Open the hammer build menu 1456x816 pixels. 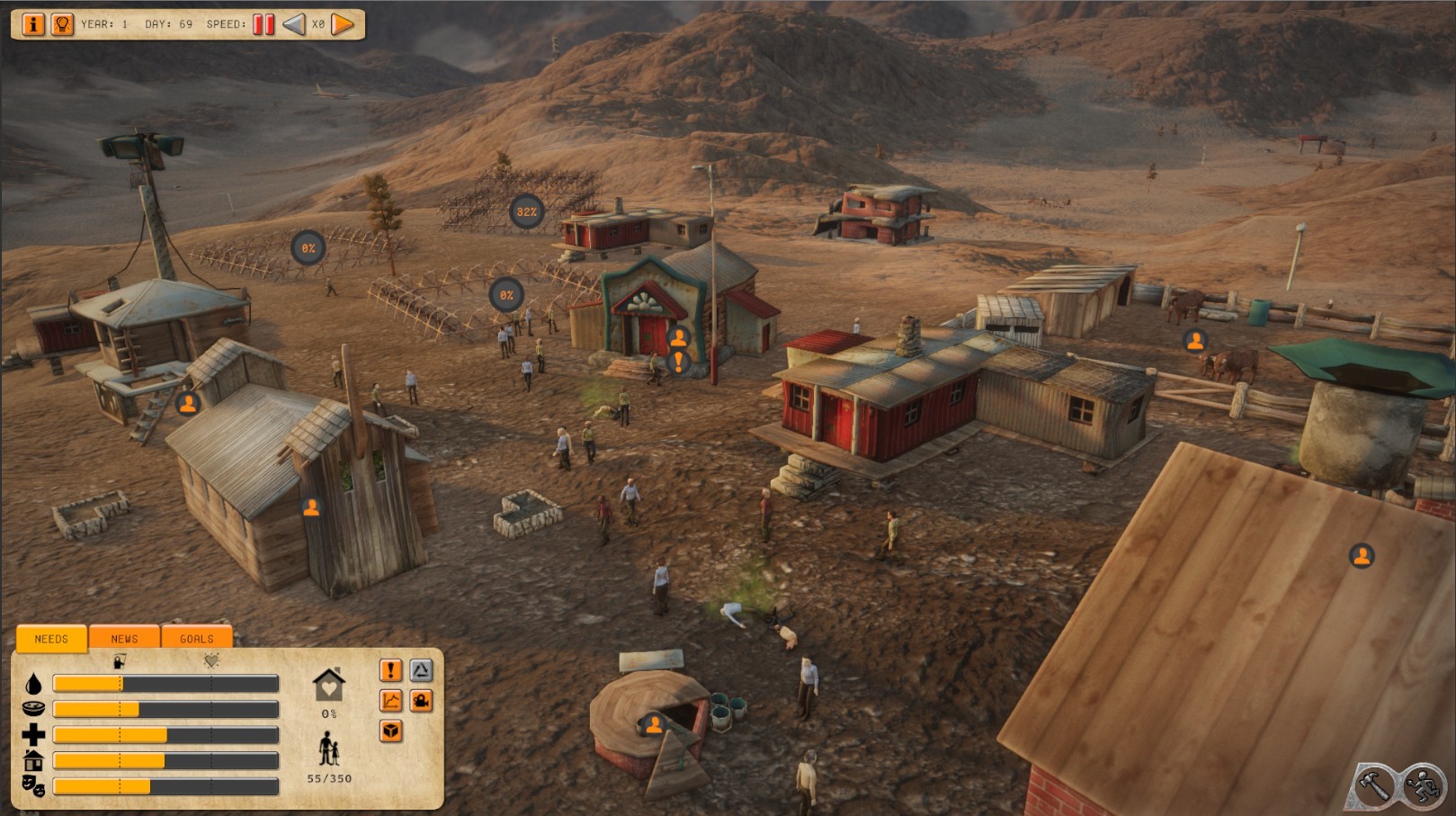1373,785
